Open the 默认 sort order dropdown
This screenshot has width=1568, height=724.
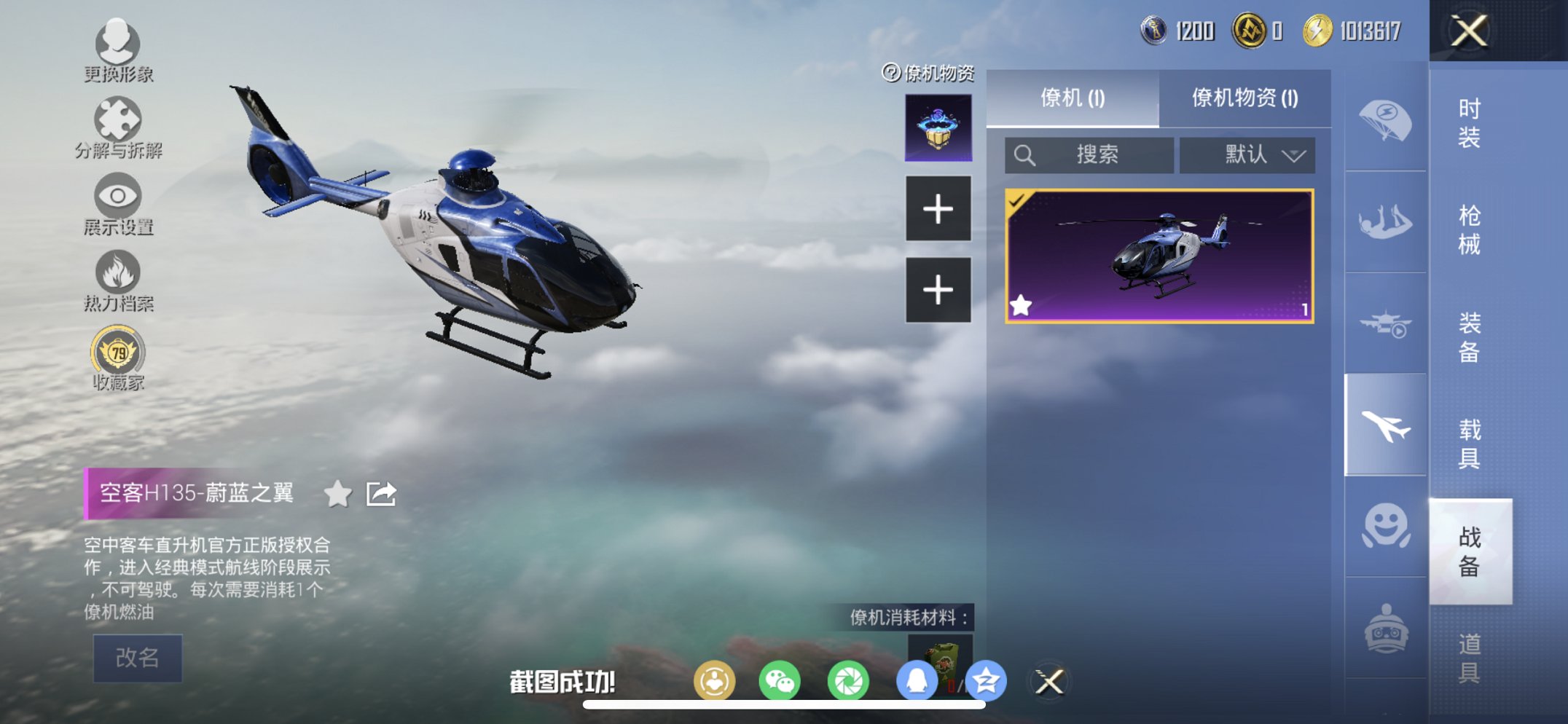(1247, 155)
